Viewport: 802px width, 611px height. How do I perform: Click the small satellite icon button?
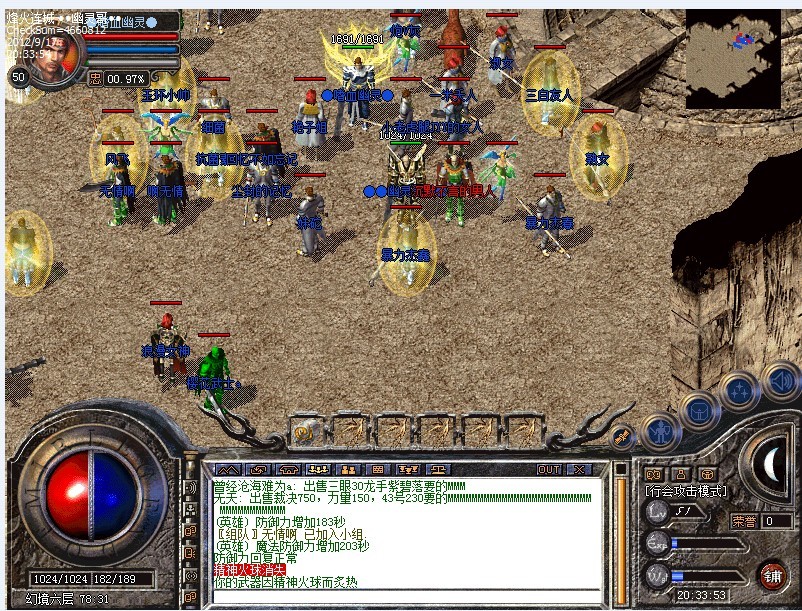coord(622,437)
